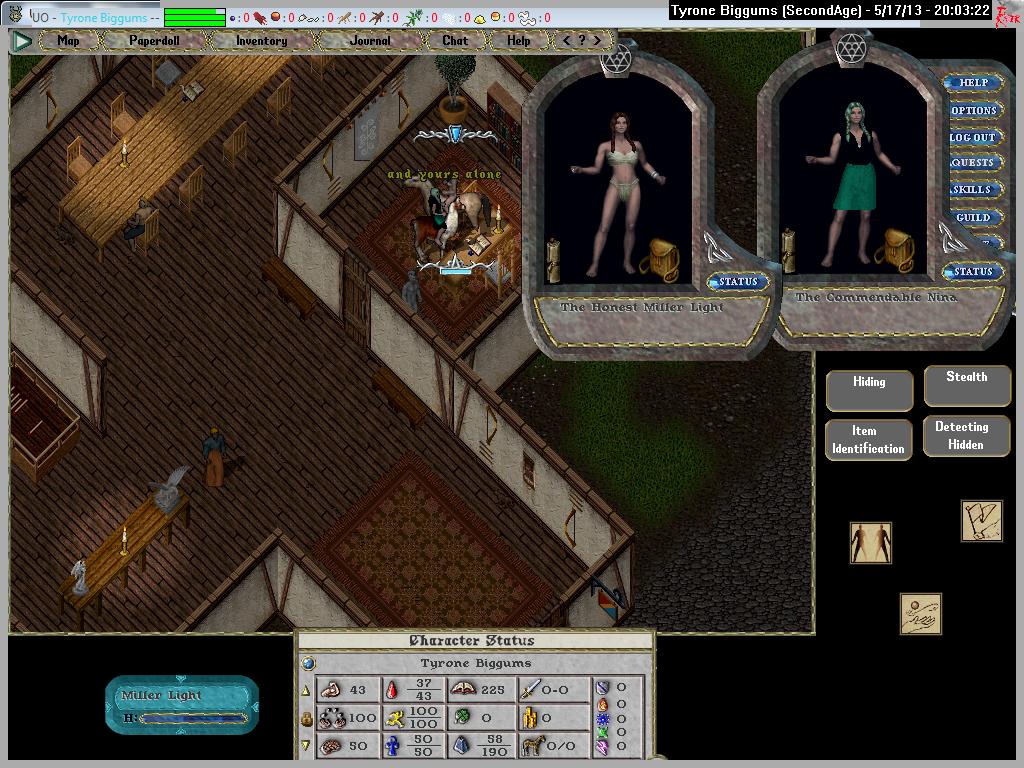This screenshot has height=768, width=1024.
Task: Open the Inventory from the top bar
Action: 261,41
